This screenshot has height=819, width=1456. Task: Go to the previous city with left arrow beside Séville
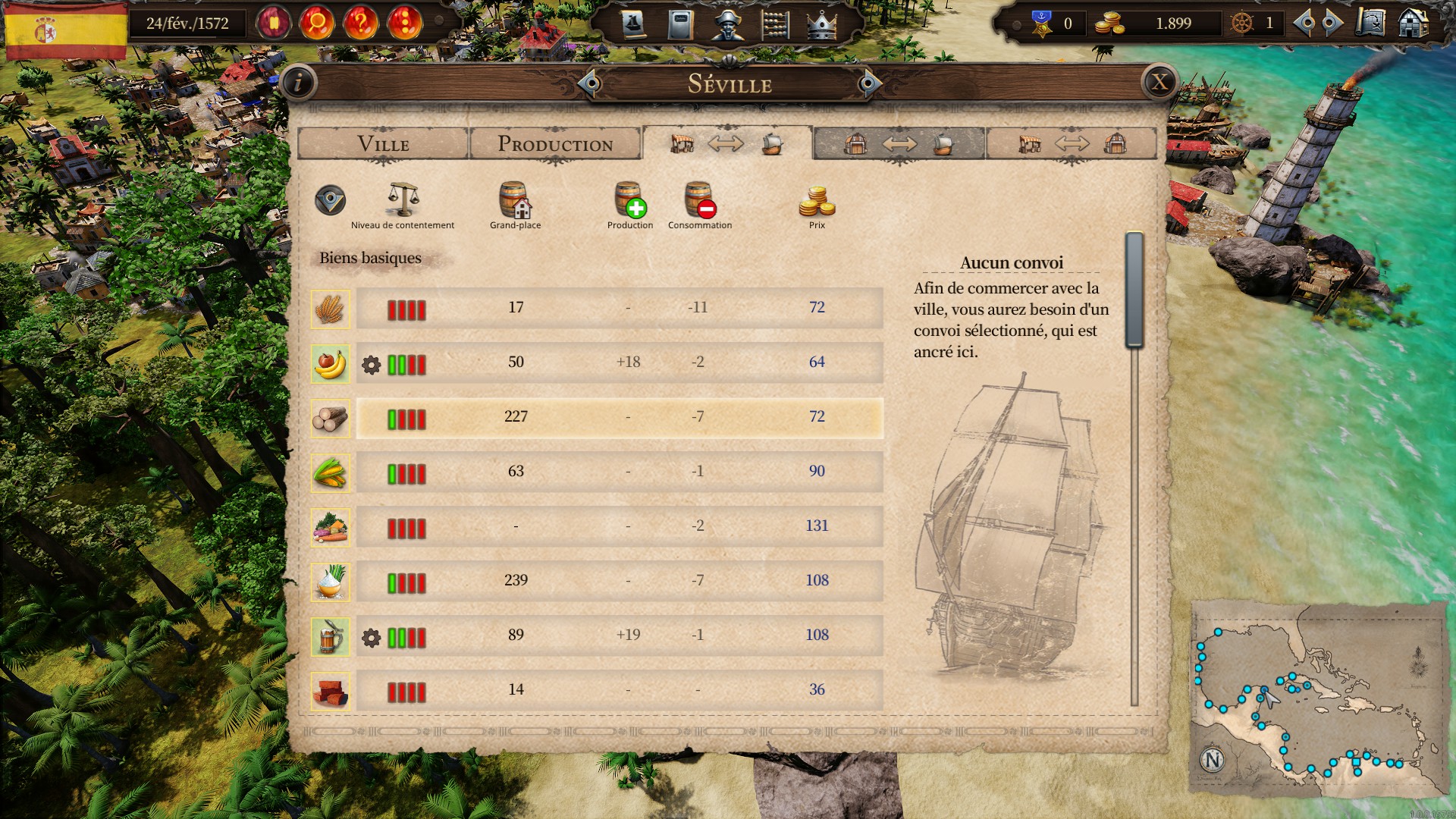tap(590, 83)
